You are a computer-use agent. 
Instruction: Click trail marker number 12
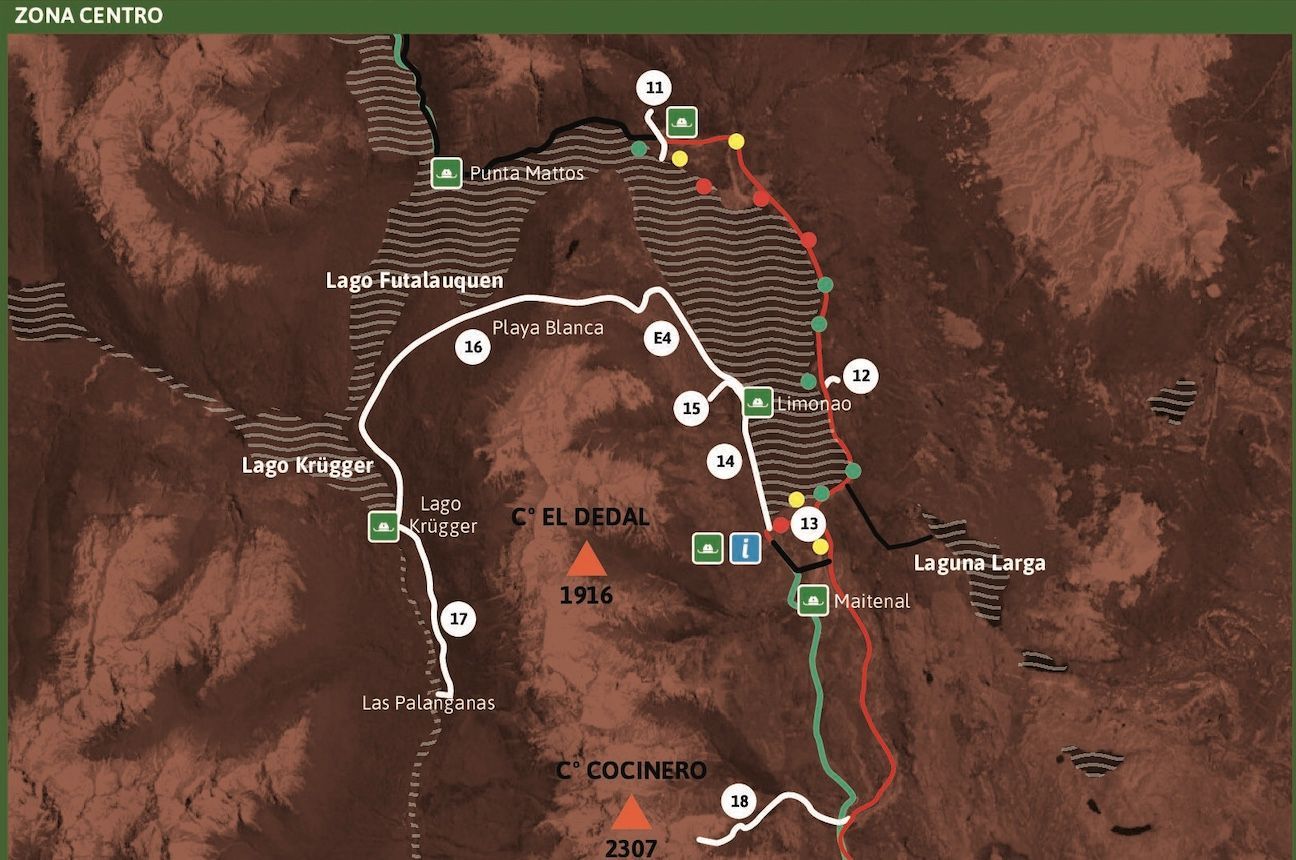click(x=861, y=376)
